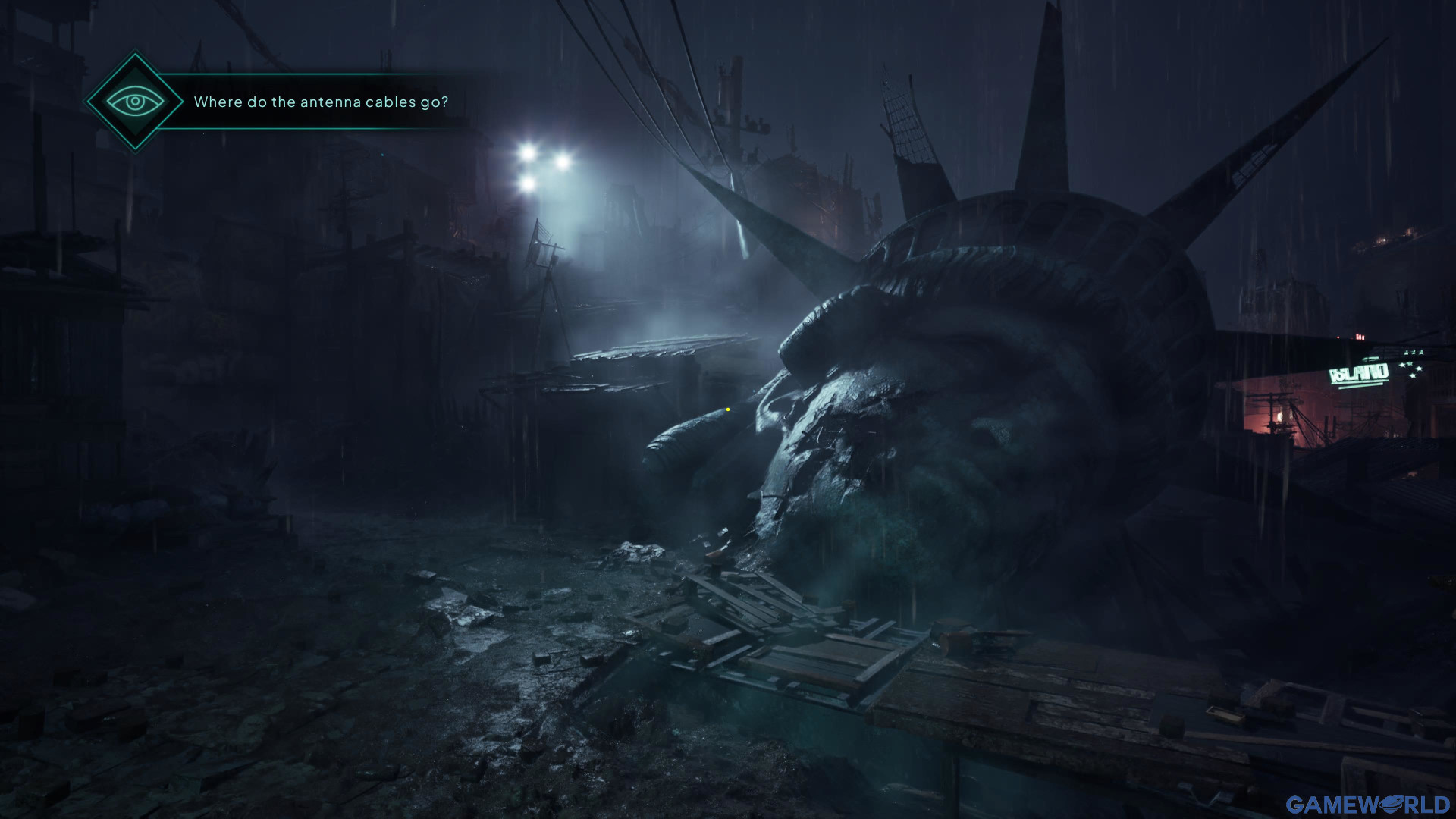1456x819 pixels.
Task: Click the eye objective icon
Action: pyautogui.click(x=135, y=102)
